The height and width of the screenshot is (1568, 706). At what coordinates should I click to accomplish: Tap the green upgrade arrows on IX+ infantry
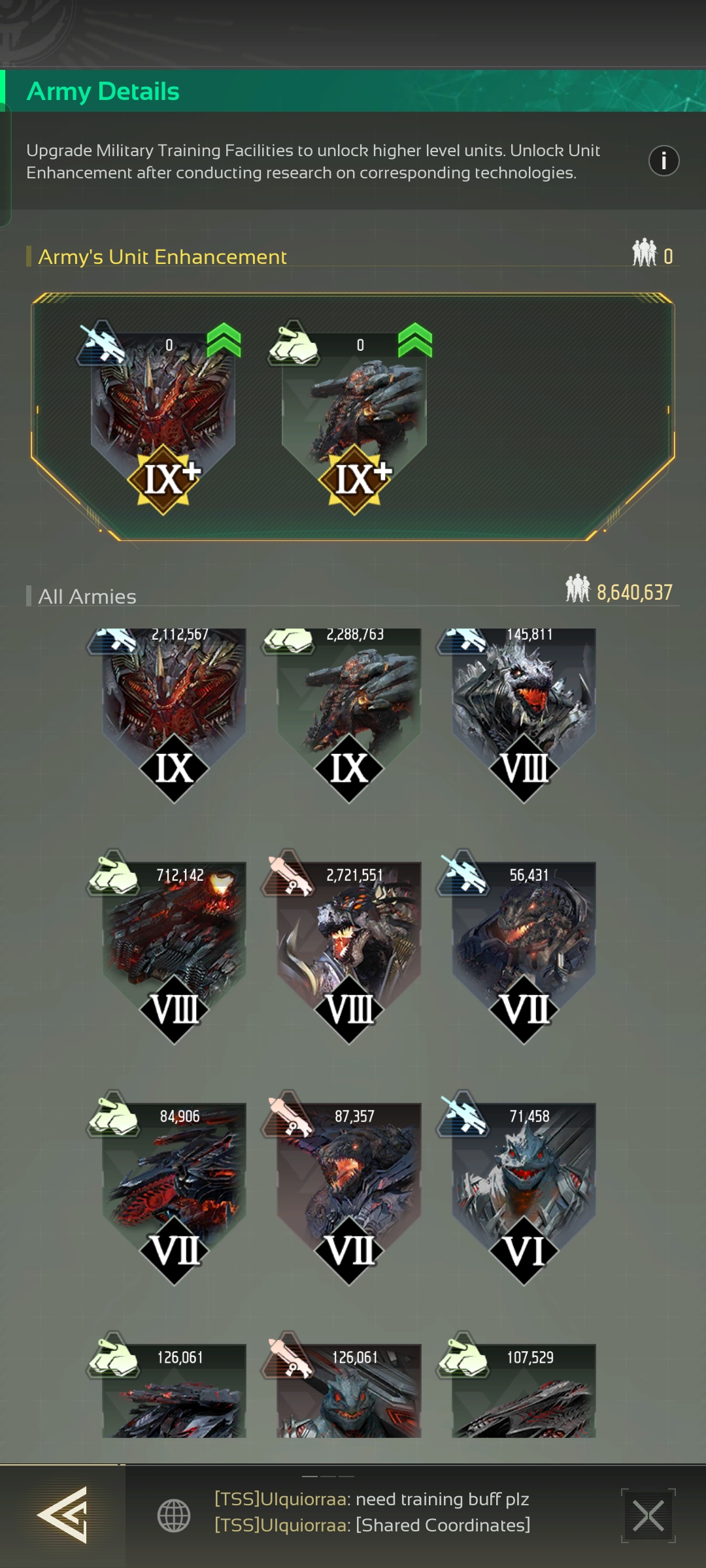tap(224, 340)
